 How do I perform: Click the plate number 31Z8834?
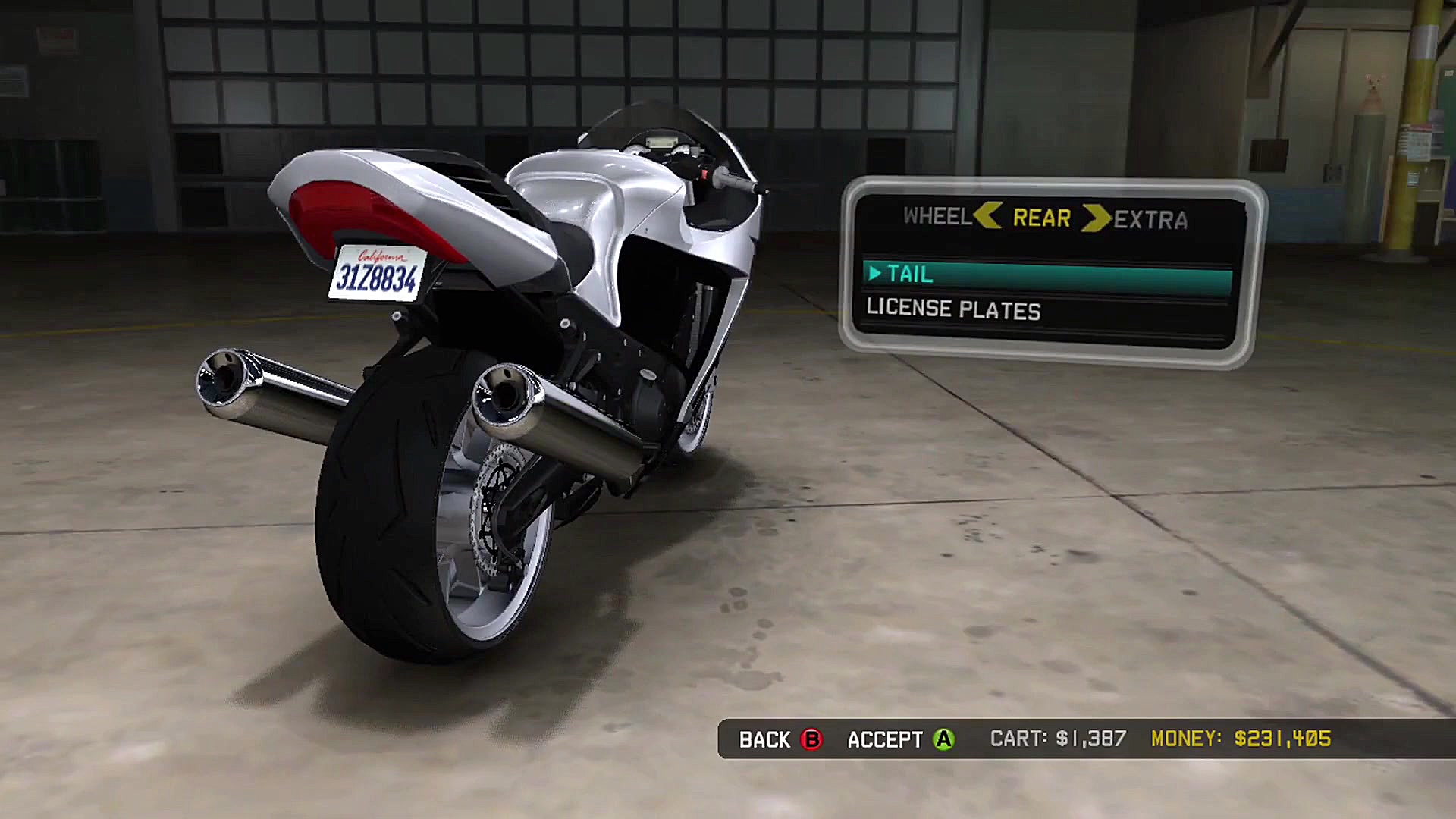379,278
